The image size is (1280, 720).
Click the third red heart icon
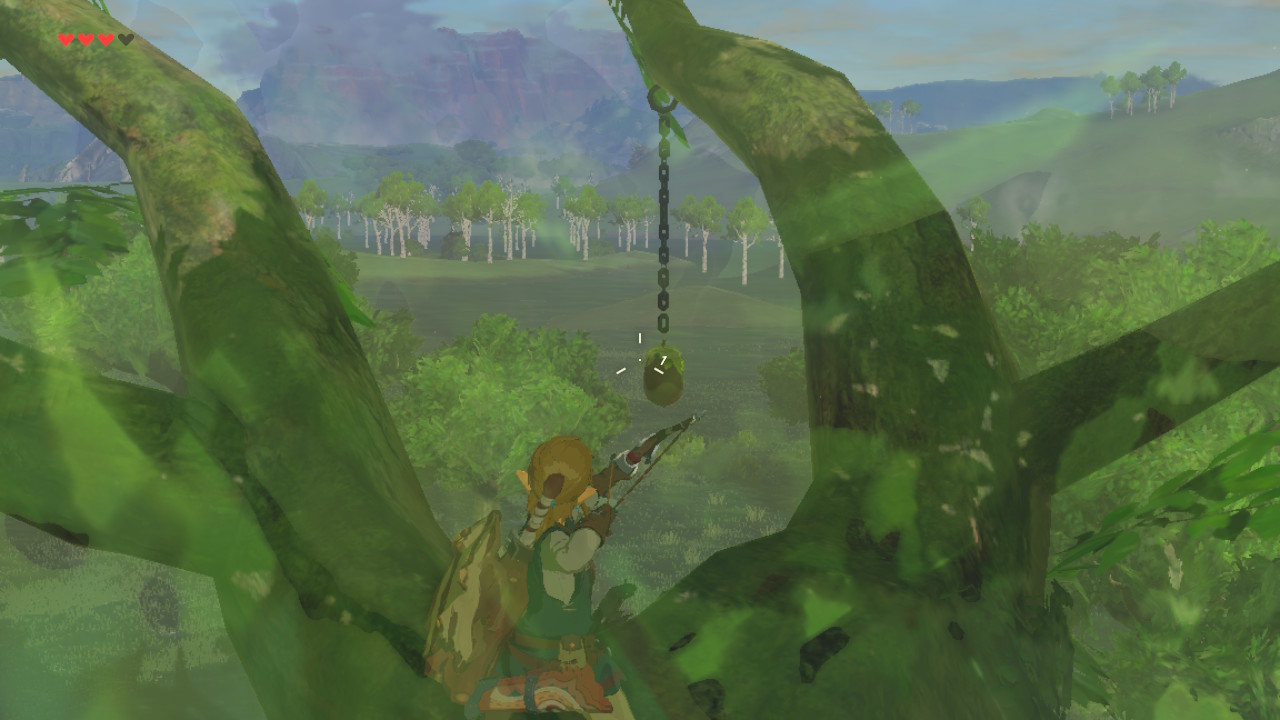[x=106, y=40]
